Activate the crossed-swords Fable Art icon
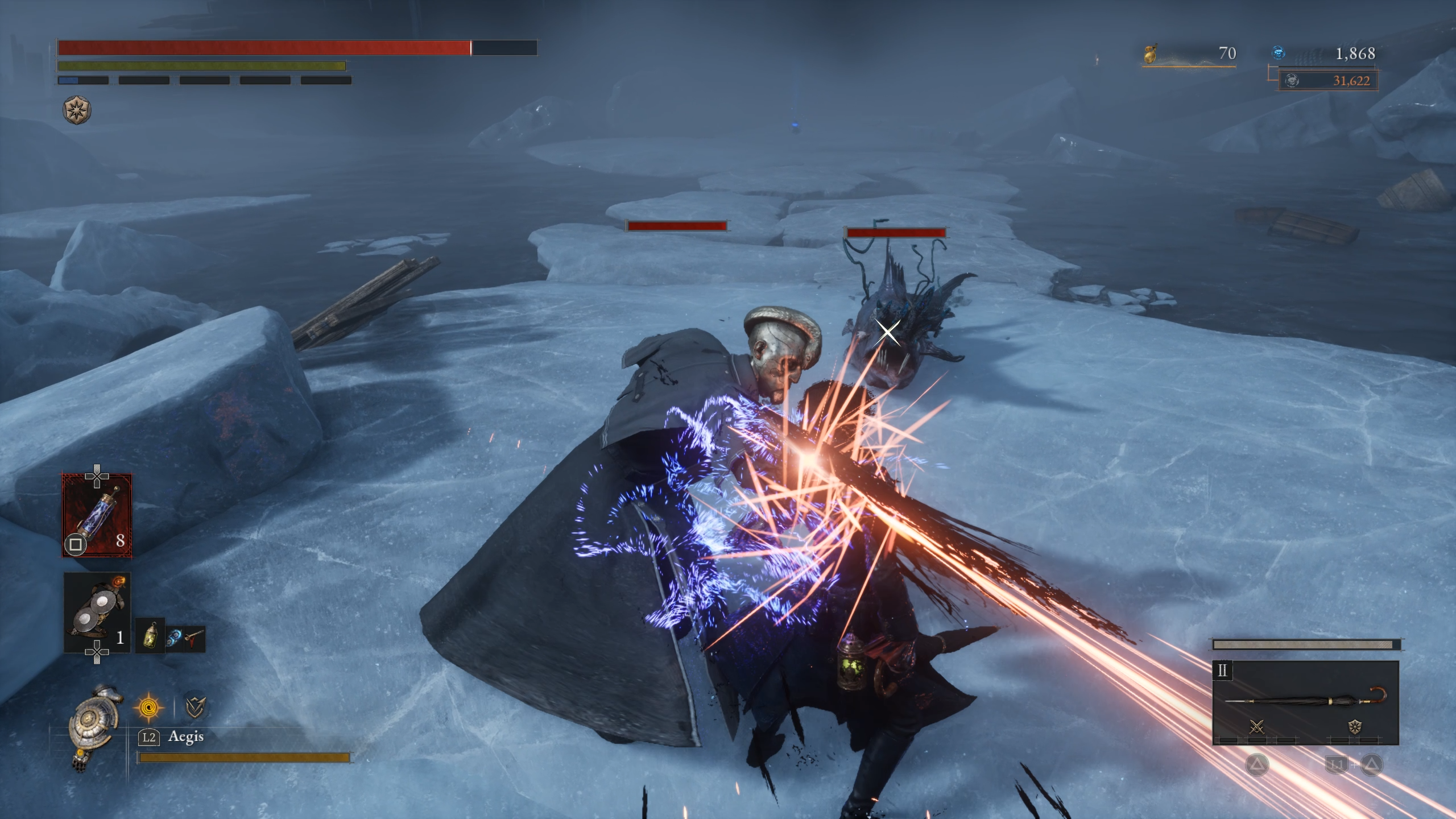The image size is (1456, 819). pyautogui.click(x=1256, y=726)
